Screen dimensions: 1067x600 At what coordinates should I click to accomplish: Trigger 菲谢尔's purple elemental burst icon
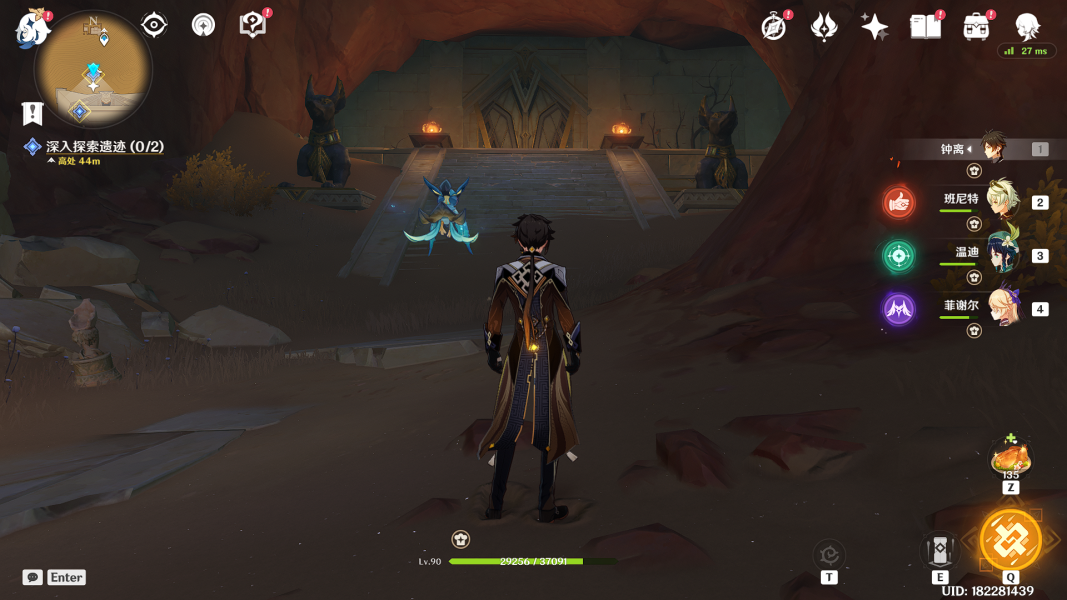click(x=898, y=309)
